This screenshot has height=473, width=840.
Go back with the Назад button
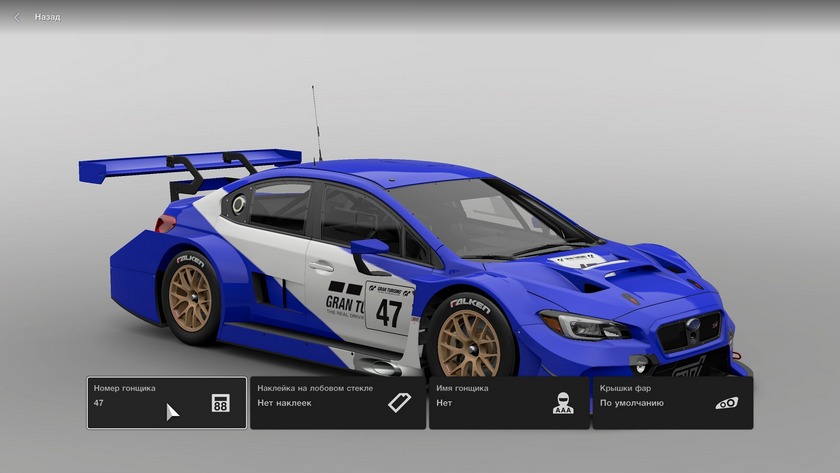[38, 17]
